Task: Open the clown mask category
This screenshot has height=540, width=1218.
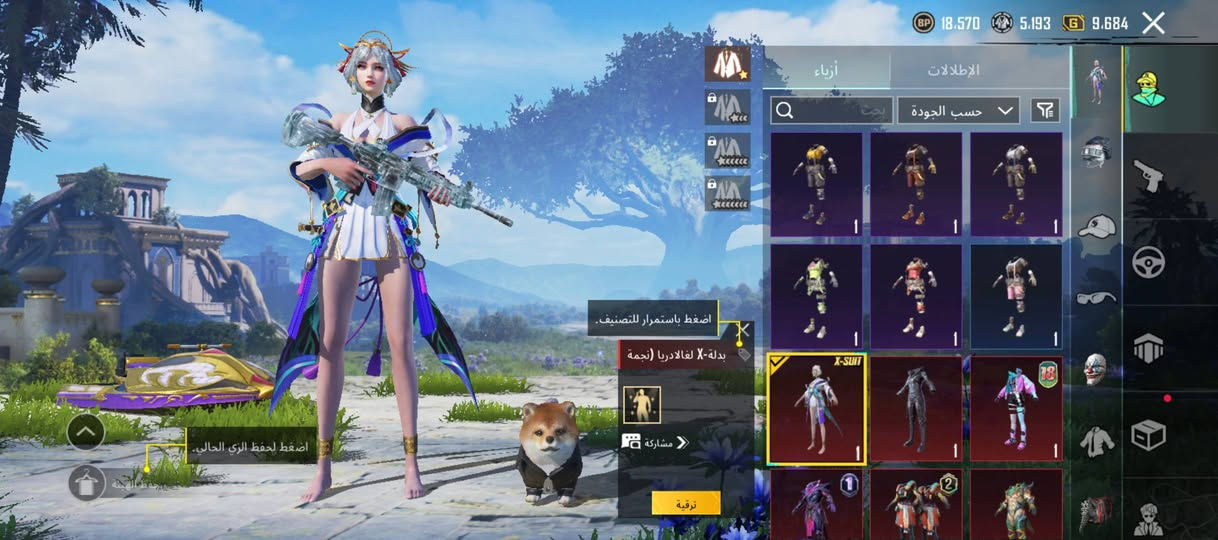Action: click(1098, 368)
